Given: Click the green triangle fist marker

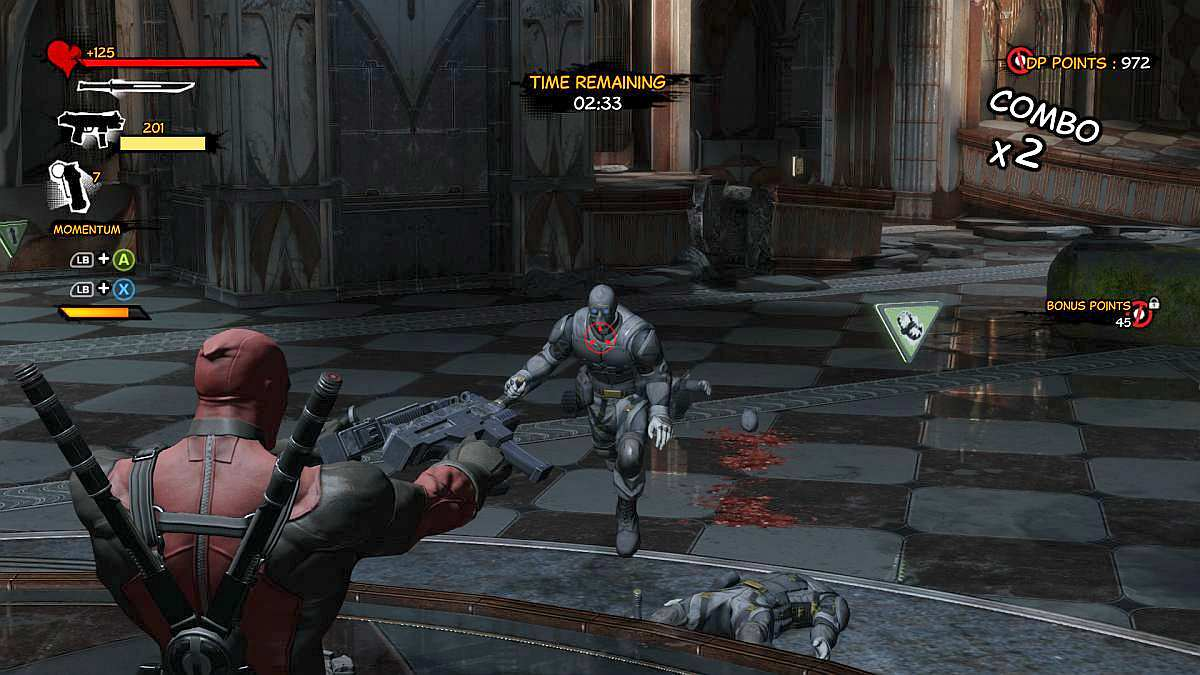Looking at the screenshot, I should [x=907, y=324].
